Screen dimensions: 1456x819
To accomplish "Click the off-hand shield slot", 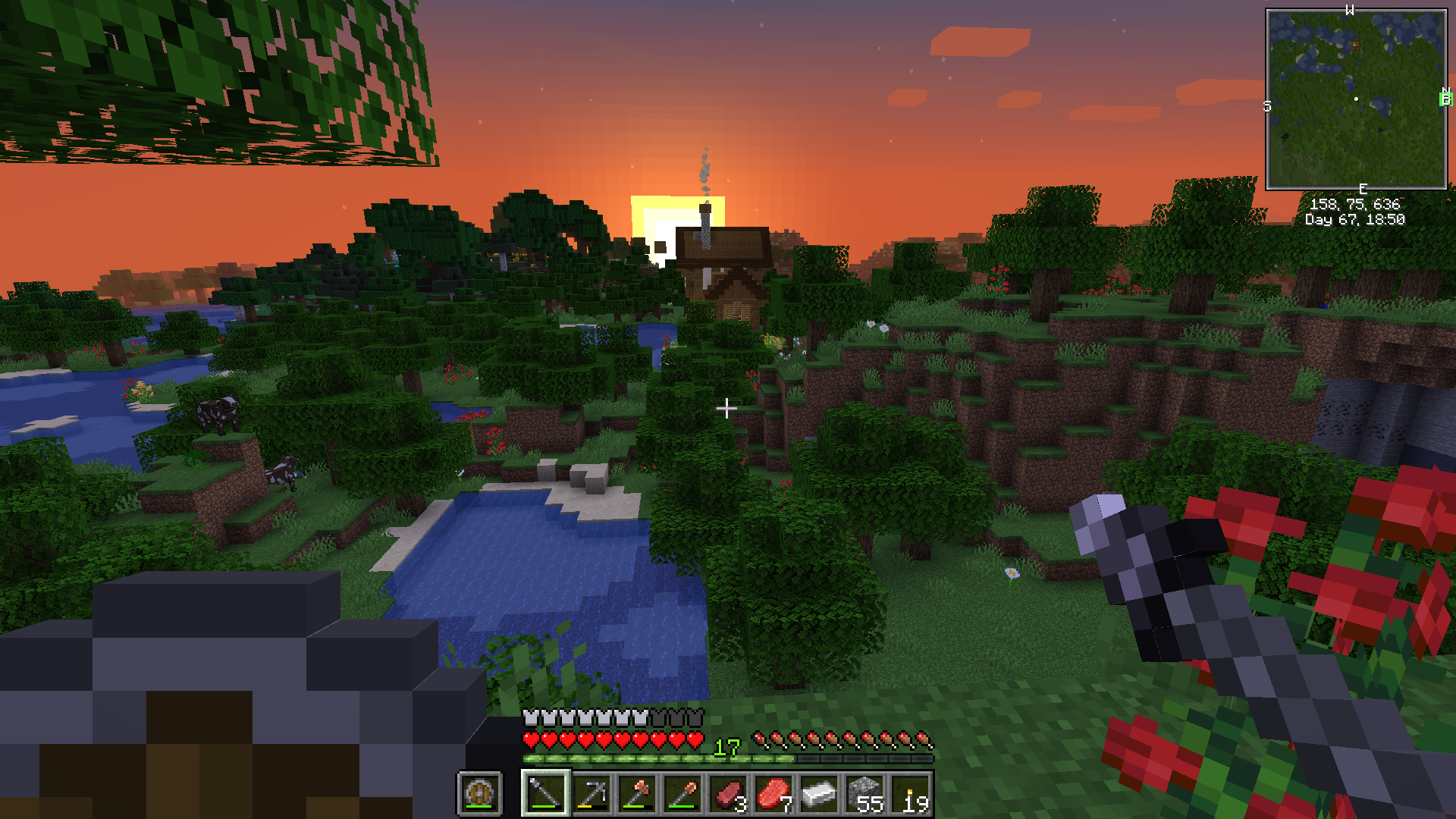I will (479, 793).
